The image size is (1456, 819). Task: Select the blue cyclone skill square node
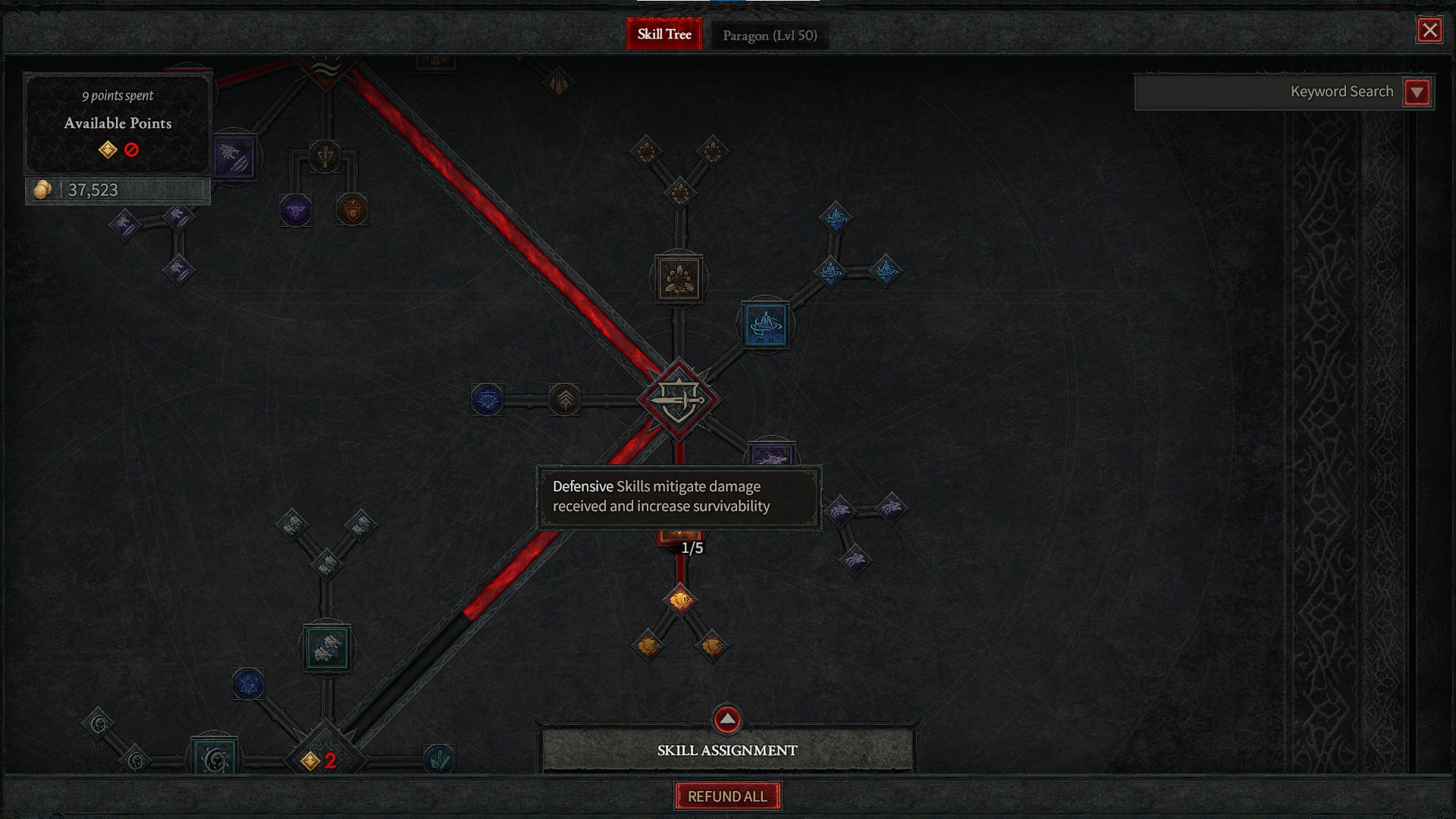pos(765,325)
